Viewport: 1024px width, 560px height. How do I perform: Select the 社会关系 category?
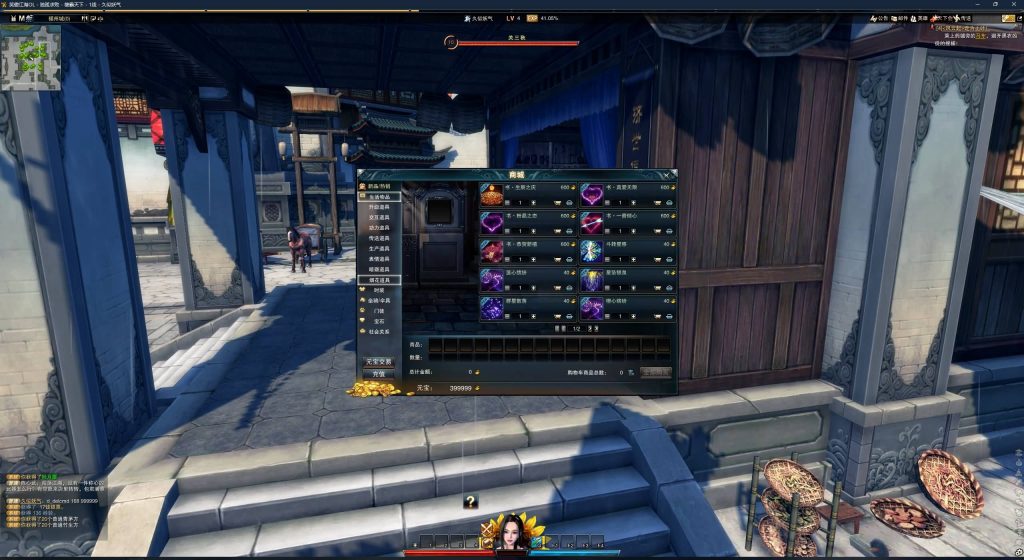(x=380, y=331)
